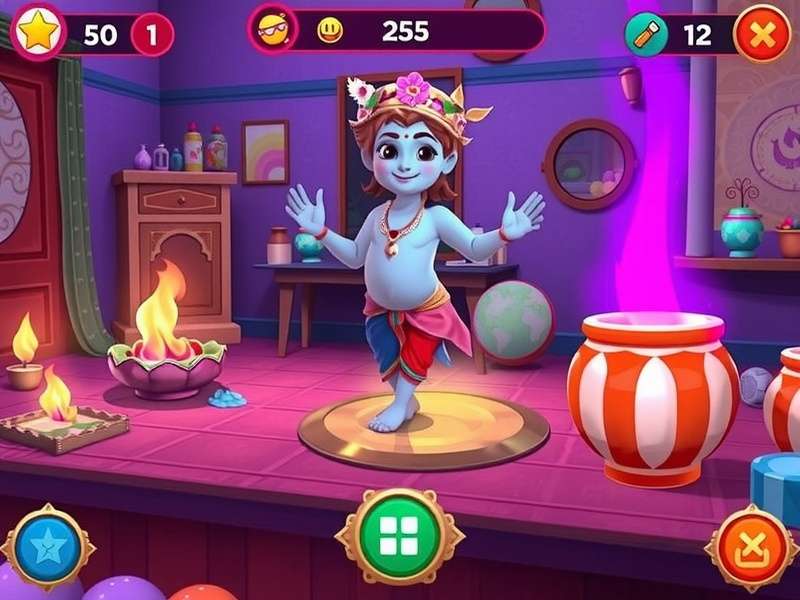
Task: Tap the teal pencil icon
Action: (646, 35)
